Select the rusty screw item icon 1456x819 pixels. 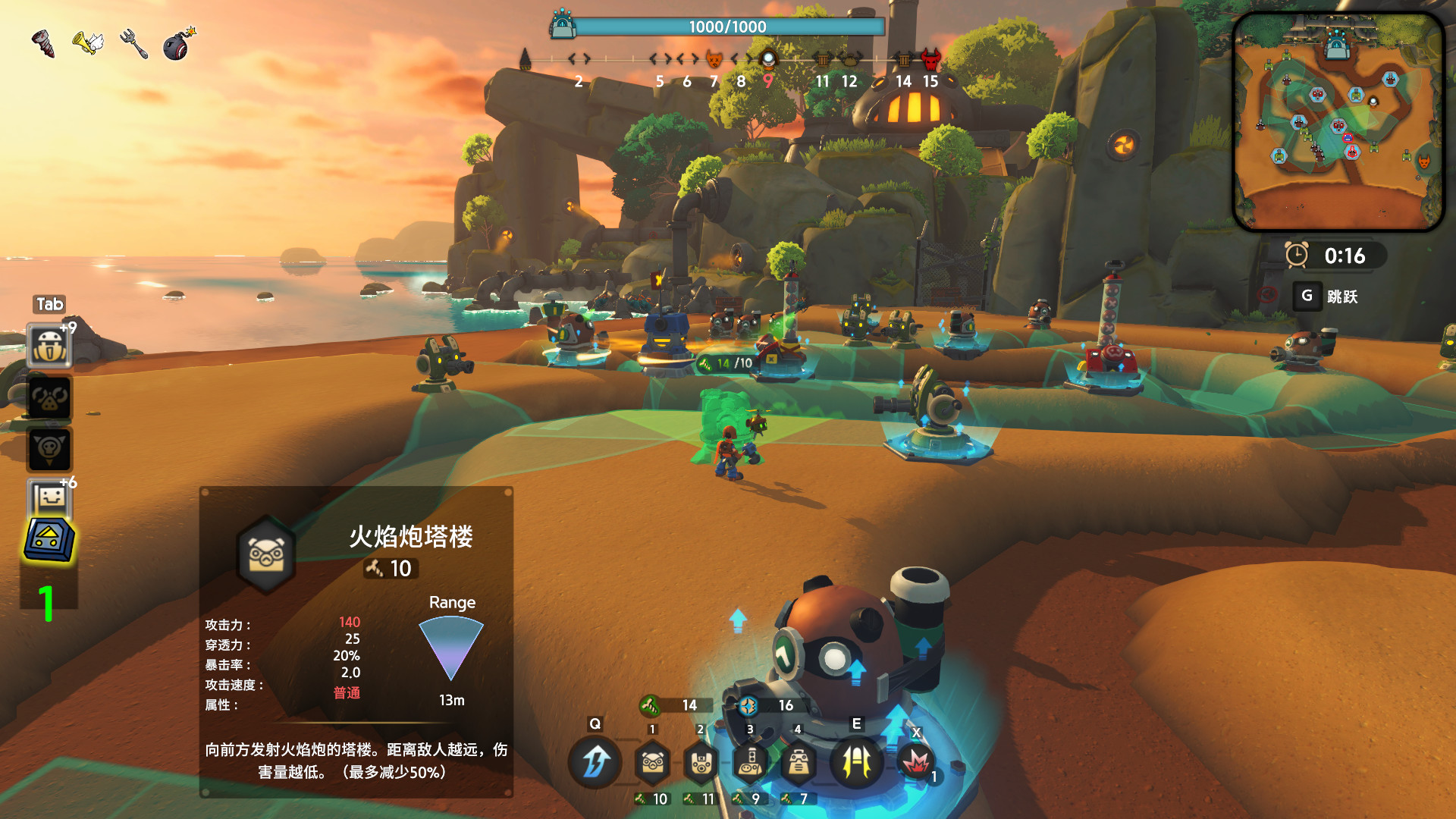tap(43, 43)
